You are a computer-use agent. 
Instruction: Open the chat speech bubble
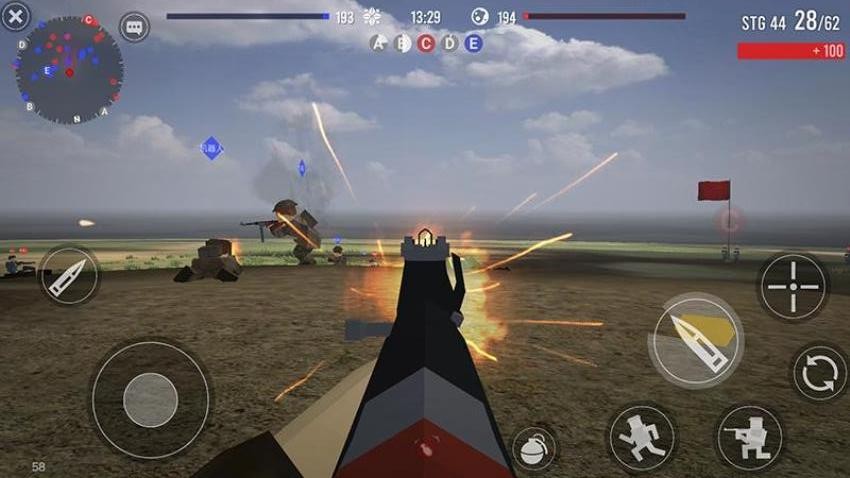pos(134,27)
